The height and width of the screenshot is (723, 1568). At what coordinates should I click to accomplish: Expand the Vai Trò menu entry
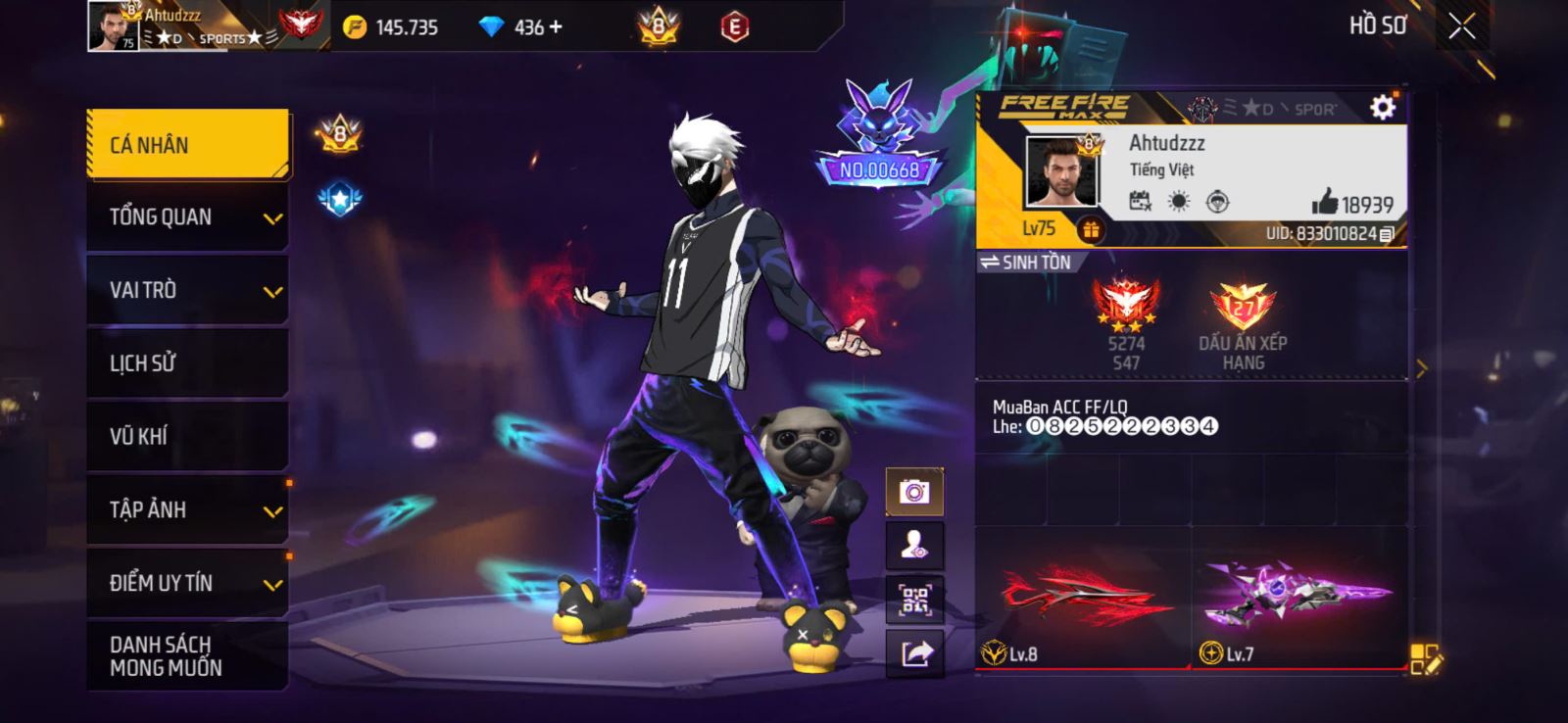(187, 290)
